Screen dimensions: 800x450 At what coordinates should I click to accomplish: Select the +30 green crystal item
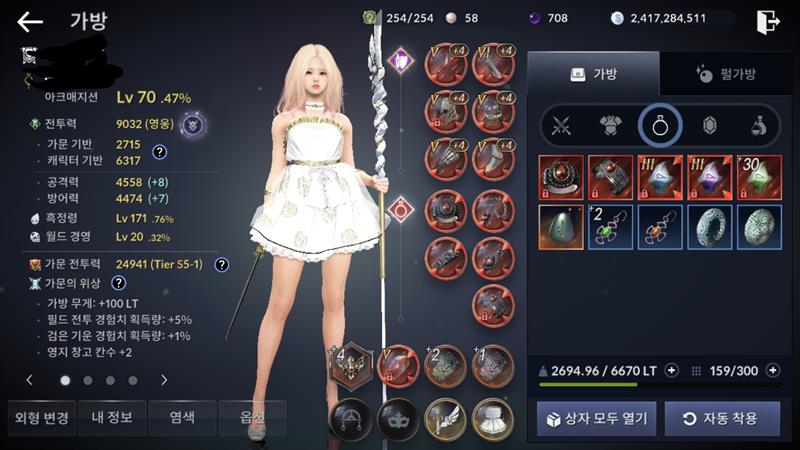pos(758,176)
